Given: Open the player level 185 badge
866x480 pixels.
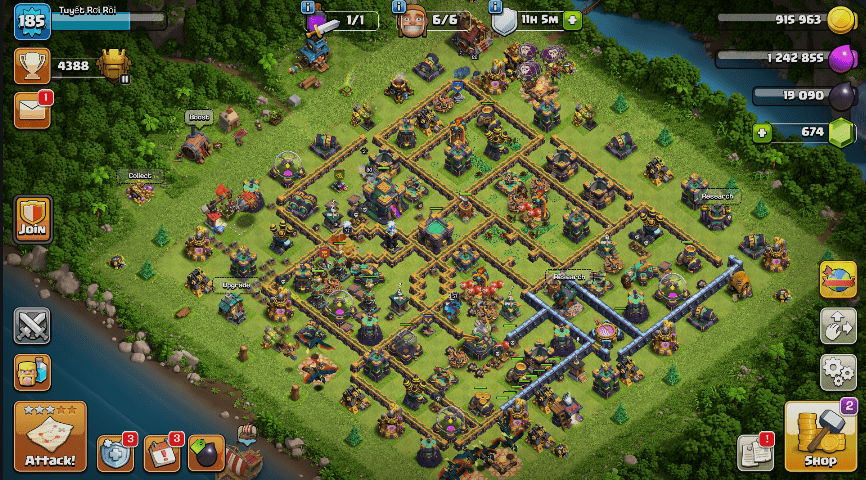Looking at the screenshot, I should [32, 21].
